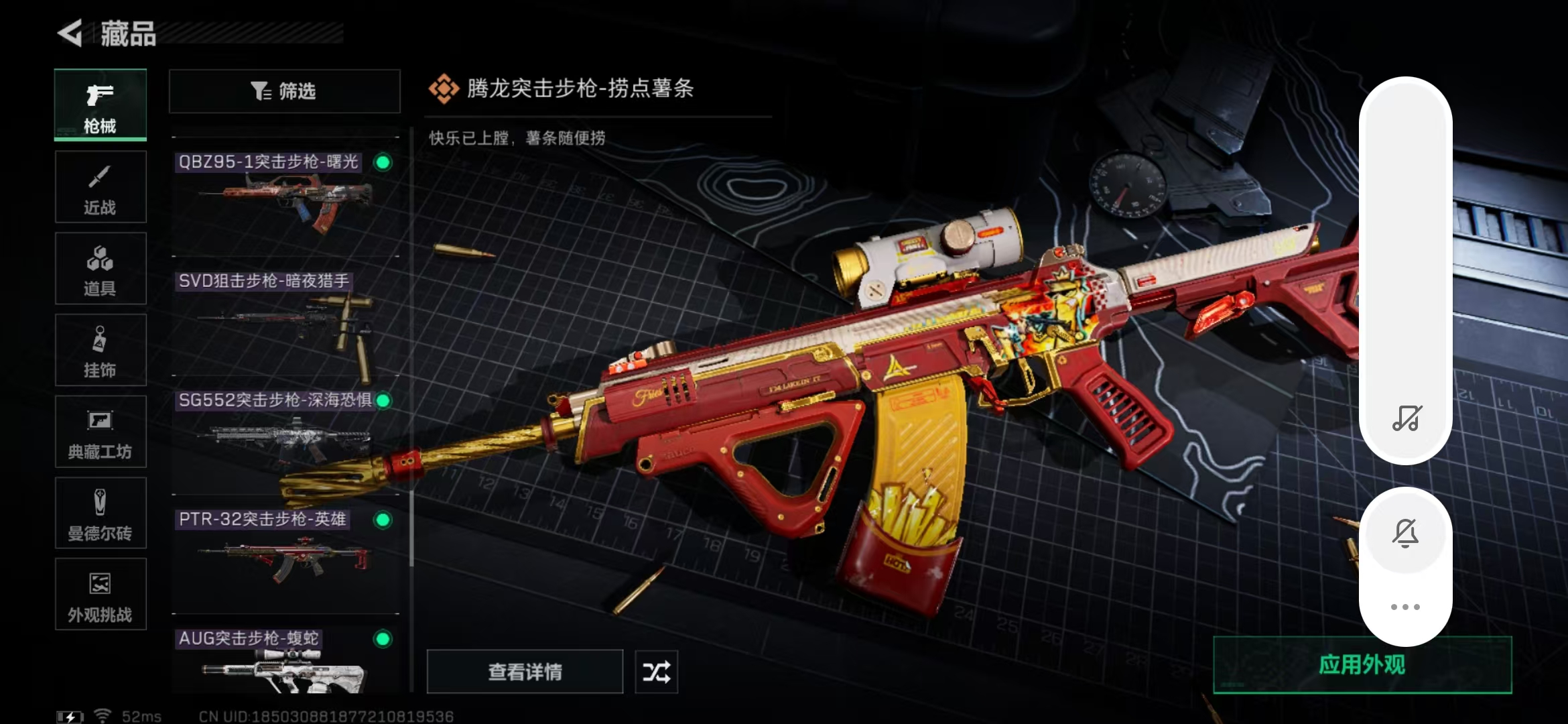Select the 道具 items category
1568x724 pixels.
[101, 269]
